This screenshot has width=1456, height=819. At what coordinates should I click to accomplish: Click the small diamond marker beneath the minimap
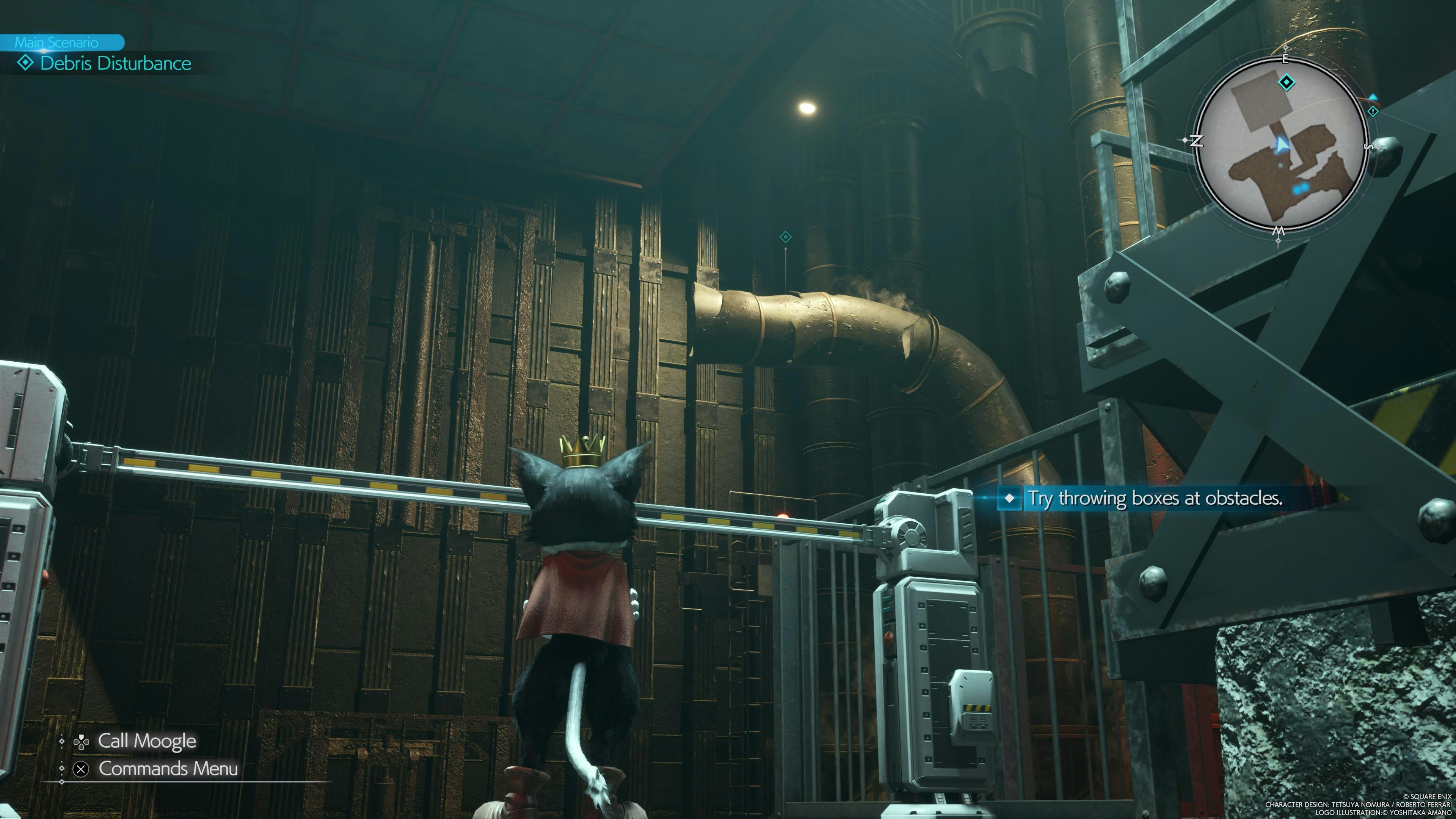[1278, 242]
